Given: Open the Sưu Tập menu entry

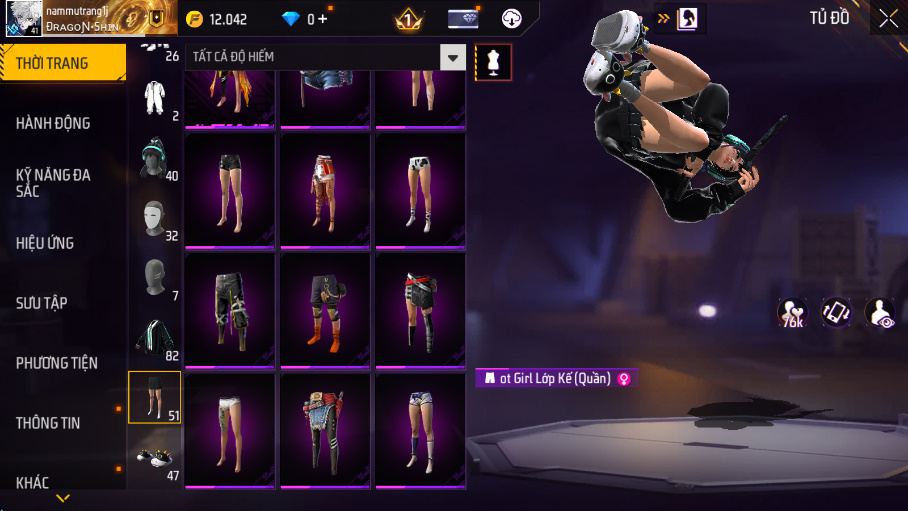Looking at the screenshot, I should pyautogui.click(x=42, y=303).
